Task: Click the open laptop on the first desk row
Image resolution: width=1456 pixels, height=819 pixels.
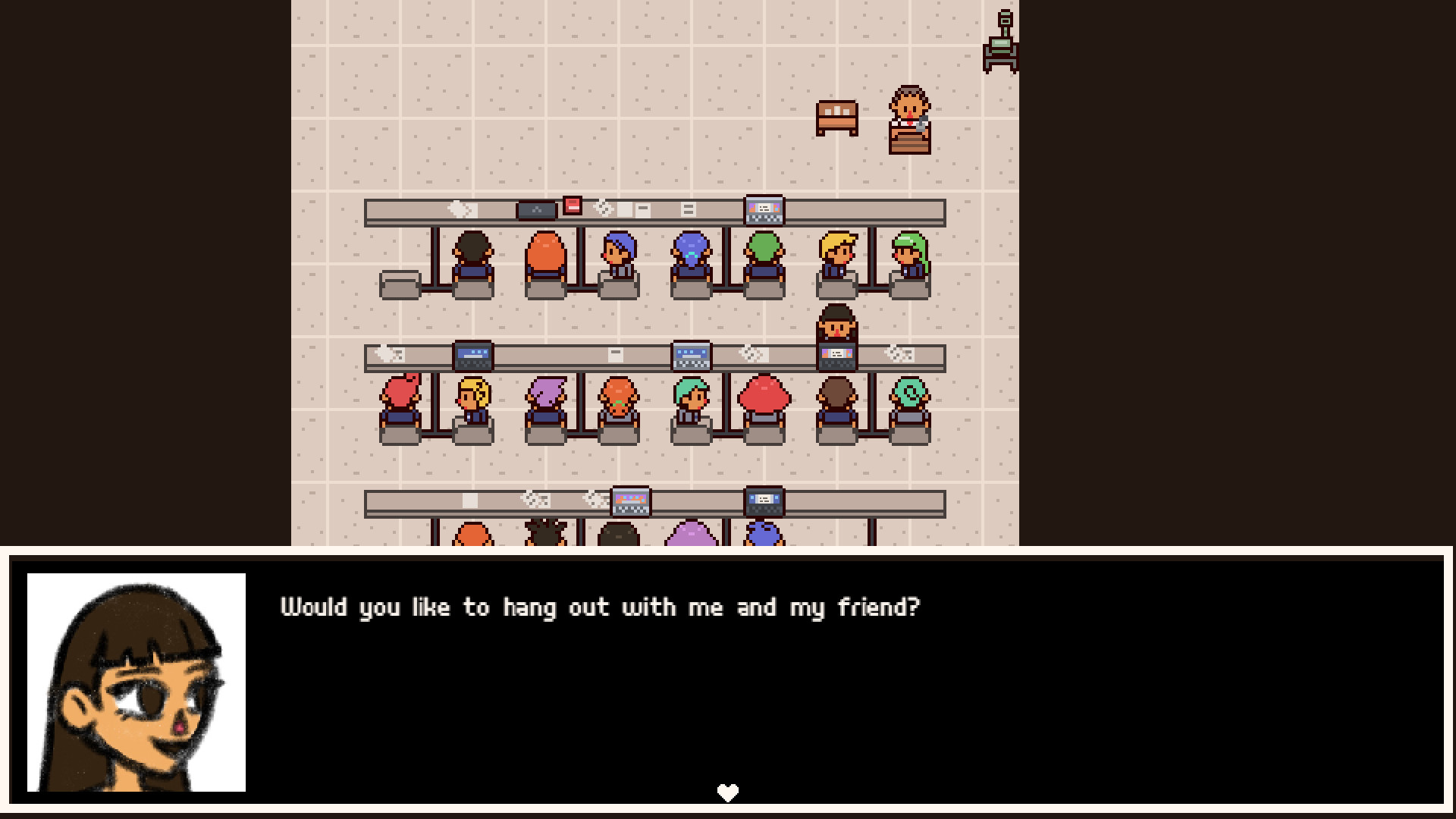Action: (764, 211)
